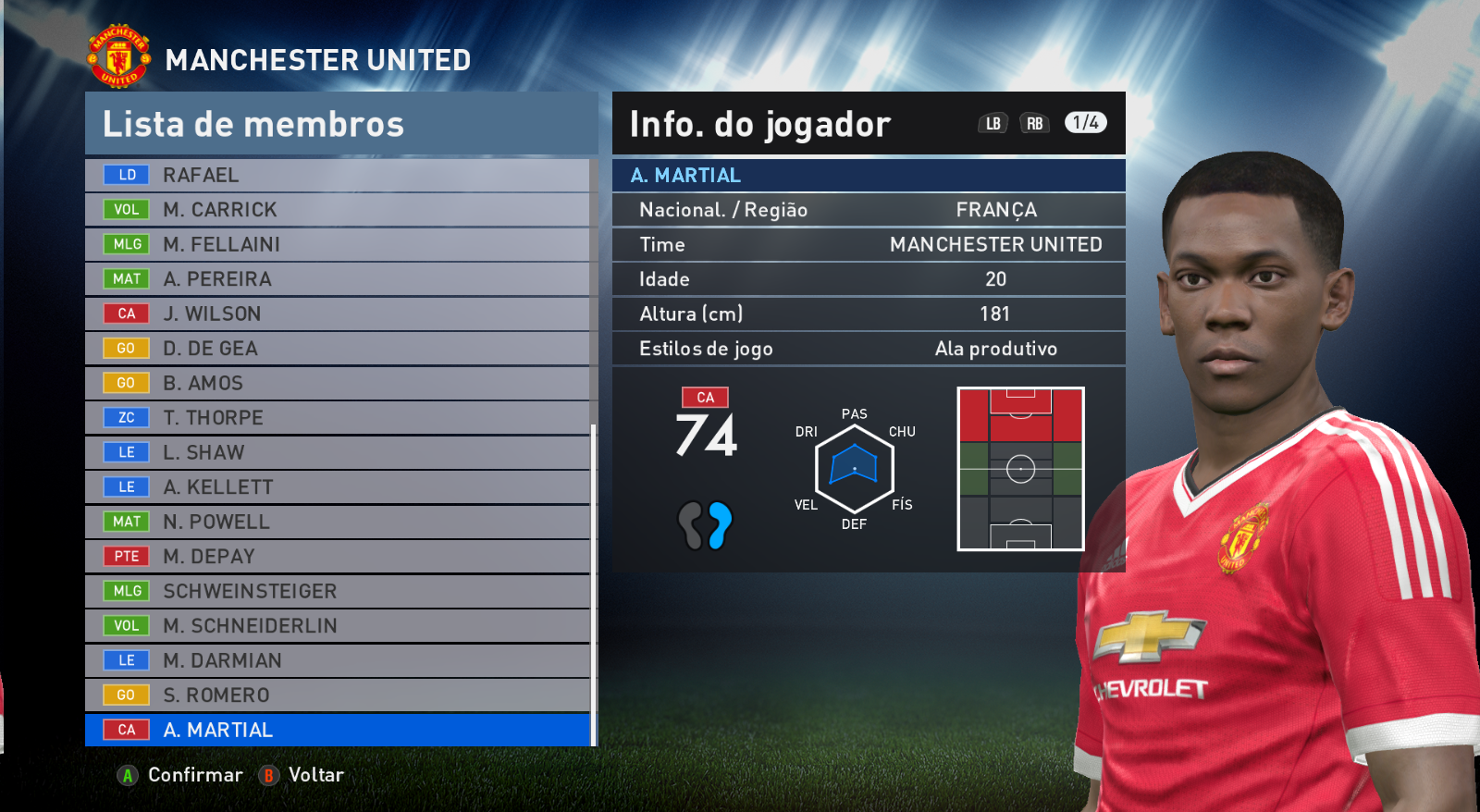Select the Schweinsteiger row
The height and width of the screenshot is (812, 1480).
pyautogui.click(x=338, y=591)
